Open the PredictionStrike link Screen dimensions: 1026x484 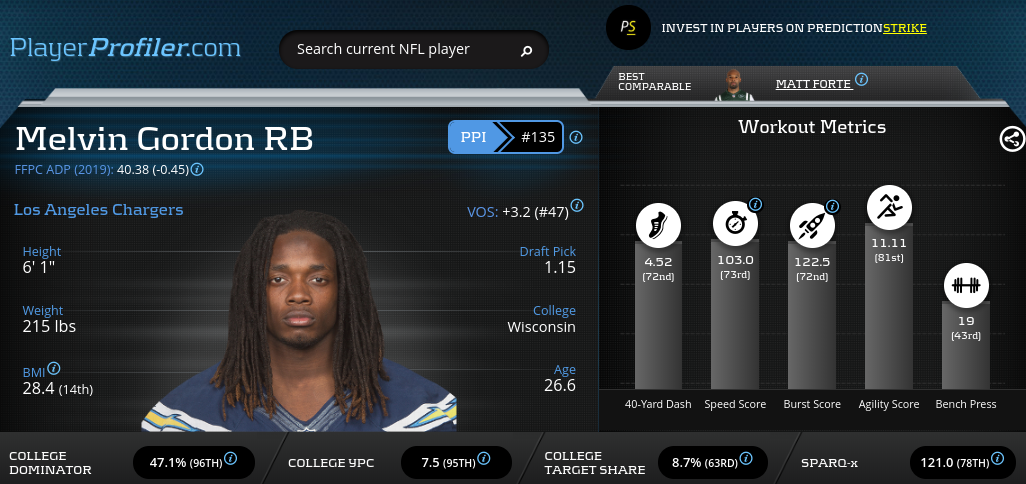click(904, 28)
